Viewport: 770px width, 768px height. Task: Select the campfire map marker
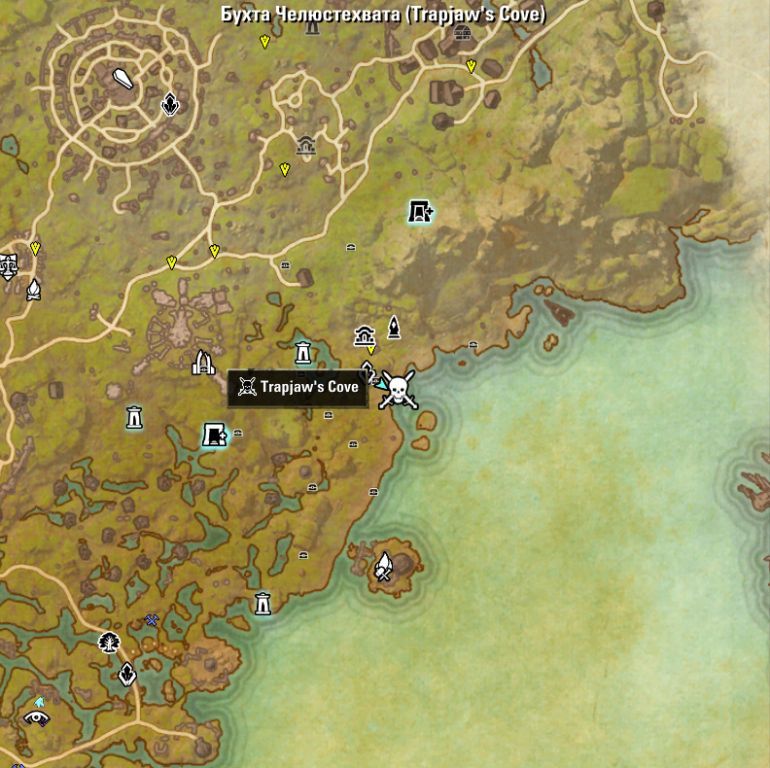(x=33, y=290)
